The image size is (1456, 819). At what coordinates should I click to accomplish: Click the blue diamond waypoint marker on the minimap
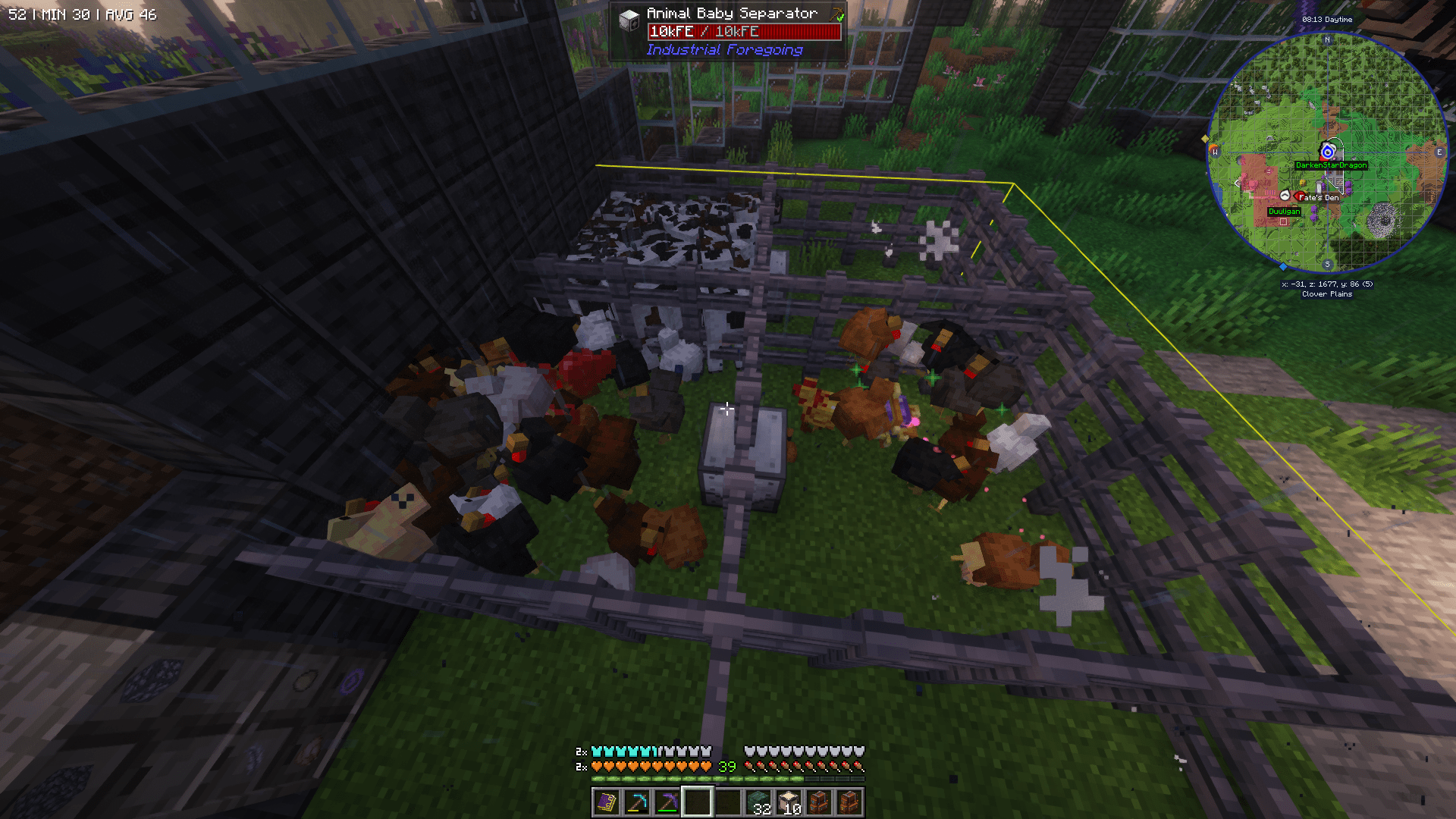1282,267
